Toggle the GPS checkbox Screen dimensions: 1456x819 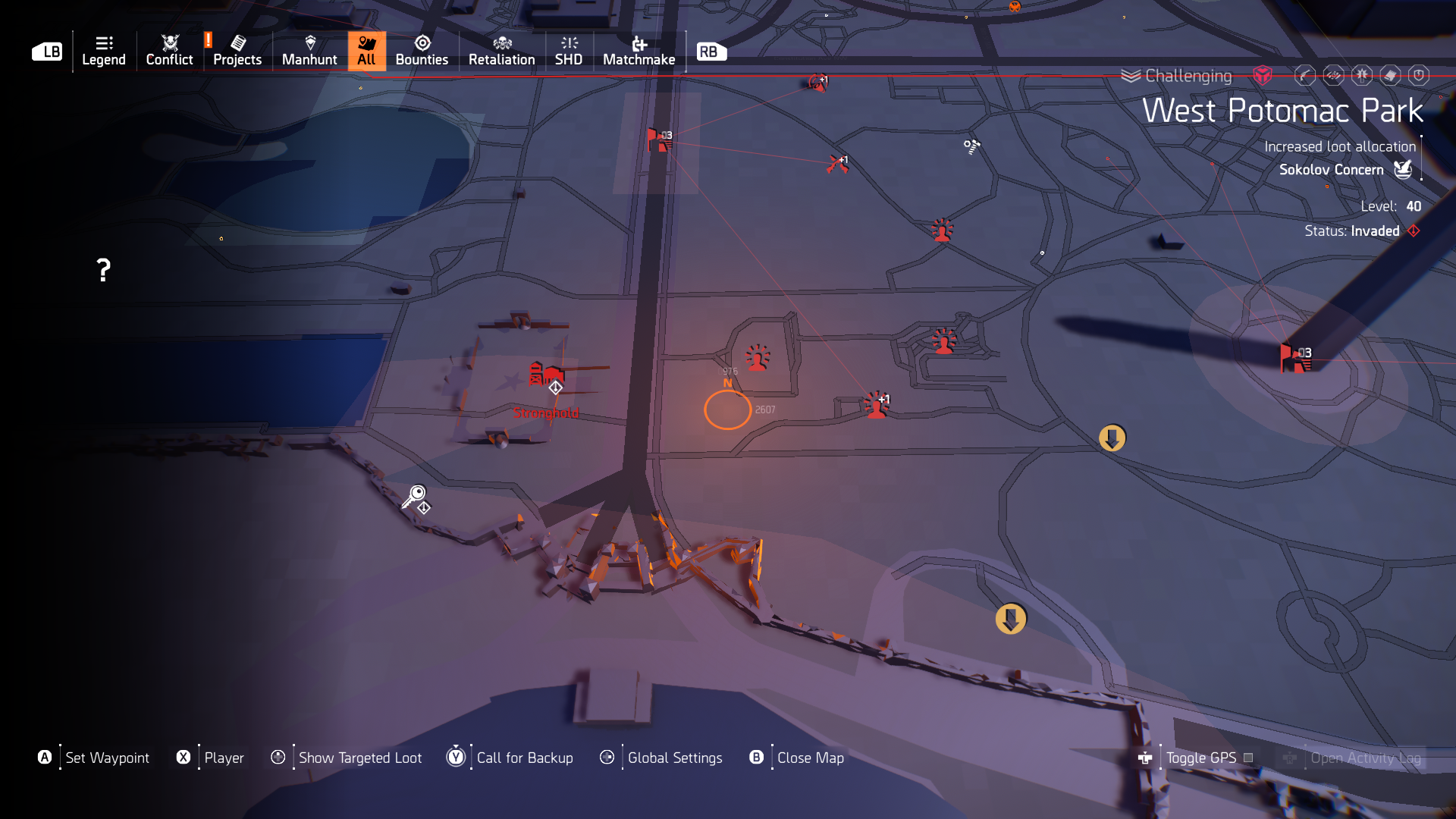click(x=1248, y=758)
